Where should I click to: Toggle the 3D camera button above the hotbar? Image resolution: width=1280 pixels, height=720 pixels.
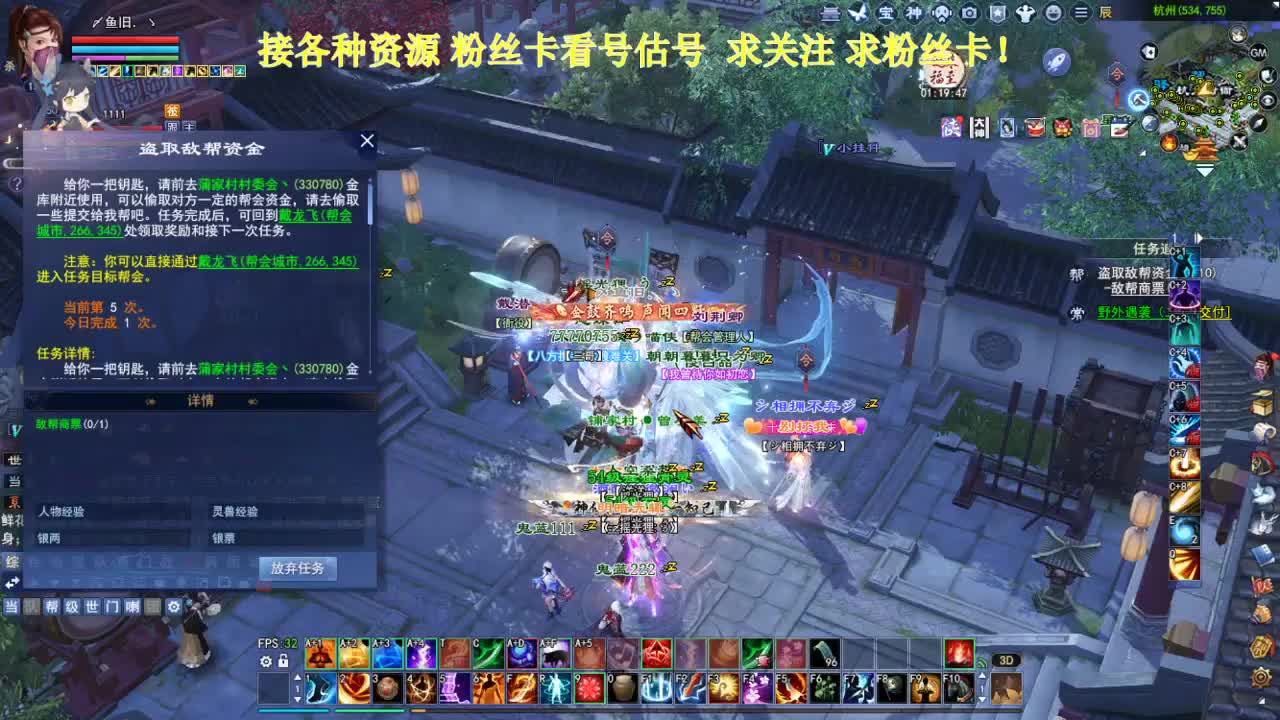[x=1005, y=659]
